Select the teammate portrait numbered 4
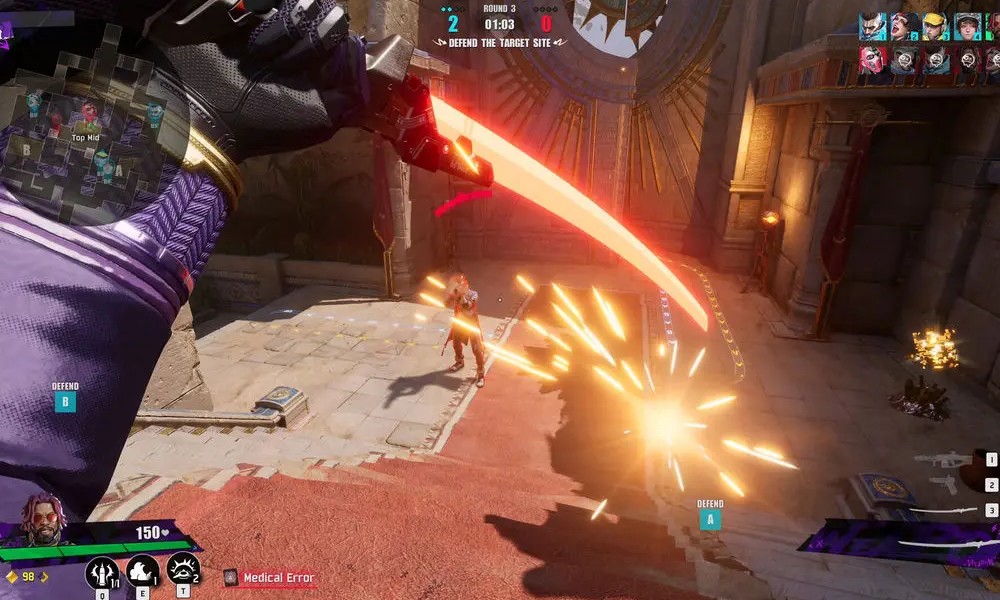1000x600 pixels. [x=966, y=27]
